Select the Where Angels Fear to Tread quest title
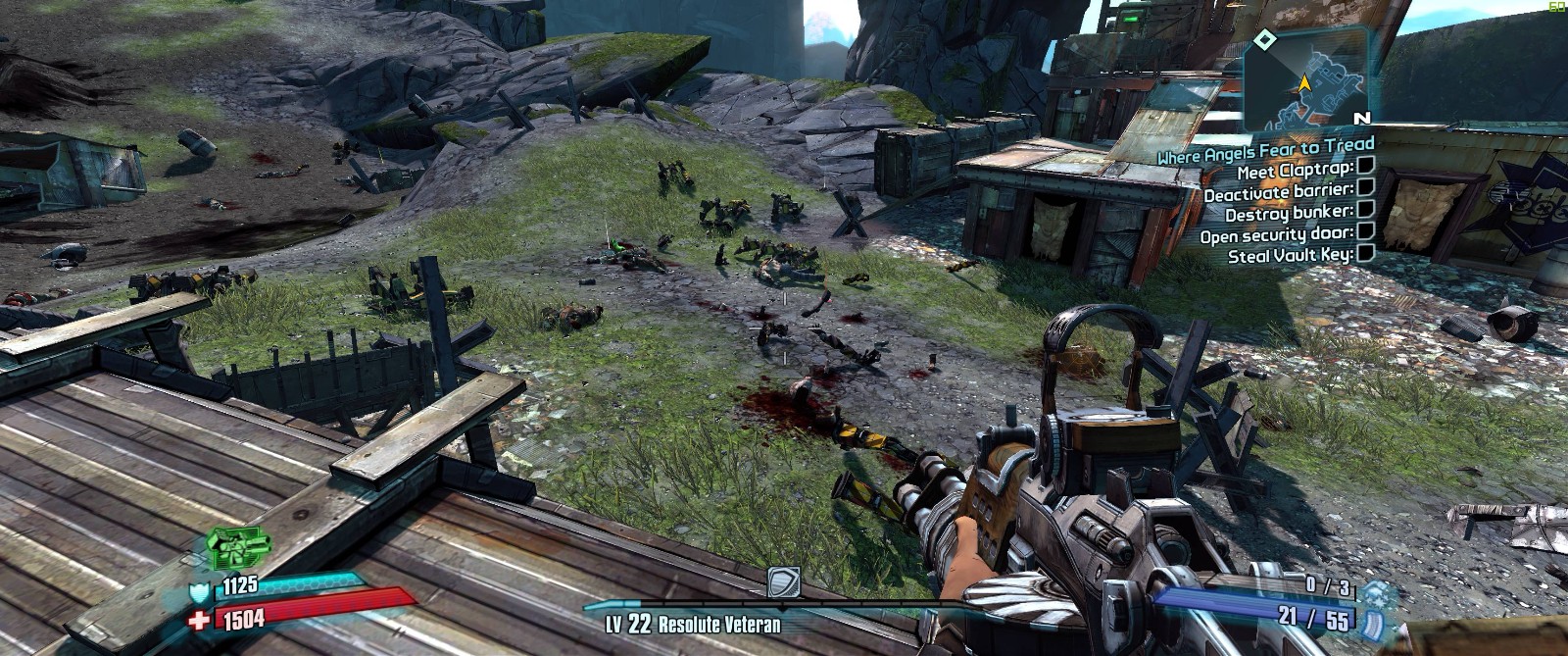Viewport: 1568px width, 656px height. 1265,152
